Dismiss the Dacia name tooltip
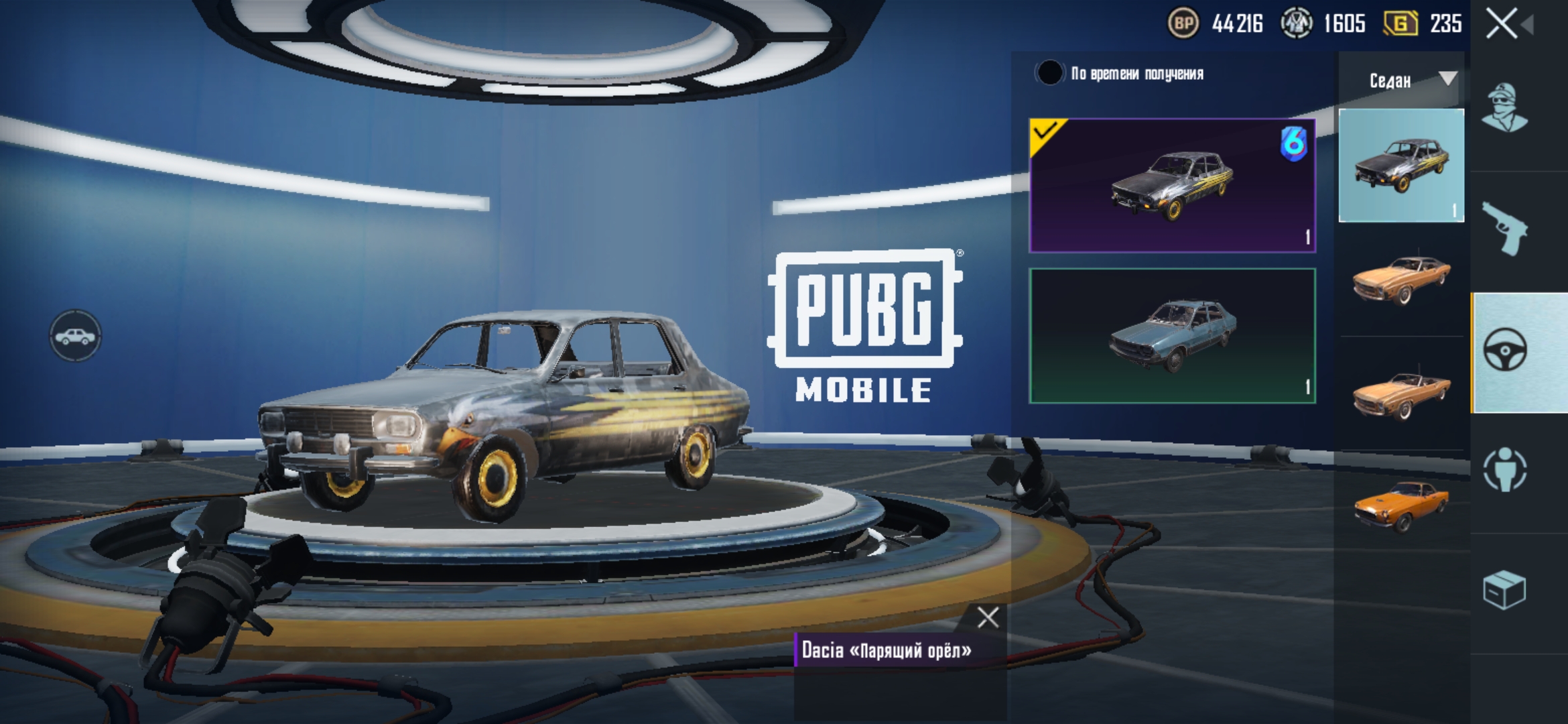The image size is (1568, 724). point(988,617)
